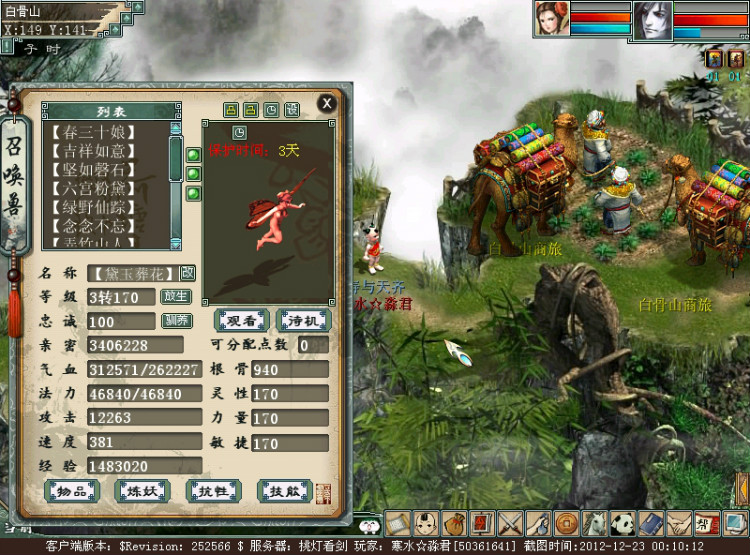
Task: Click the crossed swords icon in the toolbar
Action: click(511, 522)
